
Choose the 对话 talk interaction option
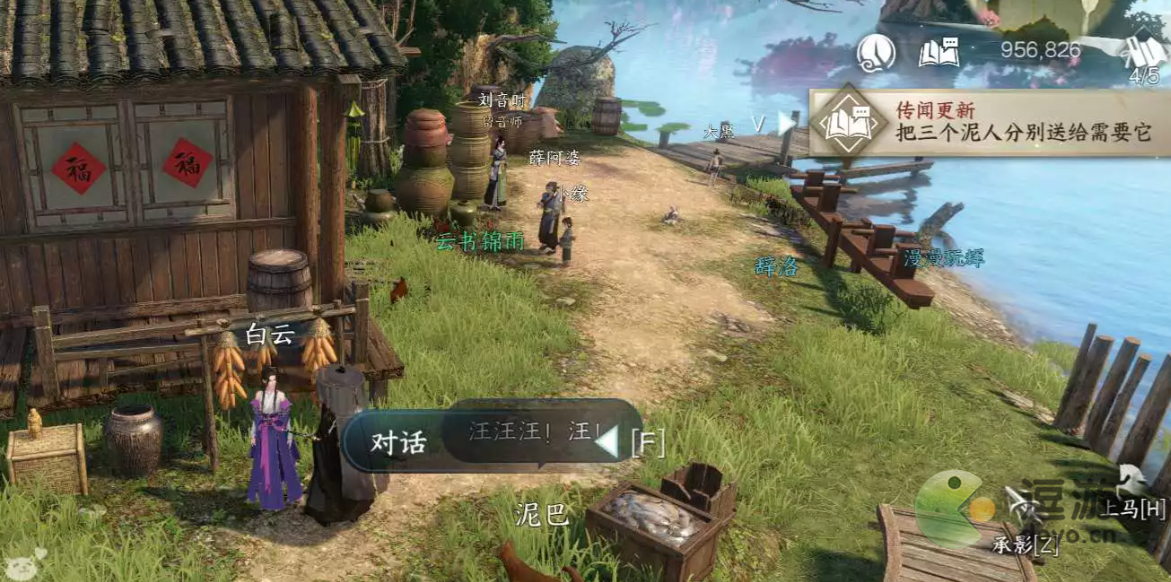click(x=400, y=441)
